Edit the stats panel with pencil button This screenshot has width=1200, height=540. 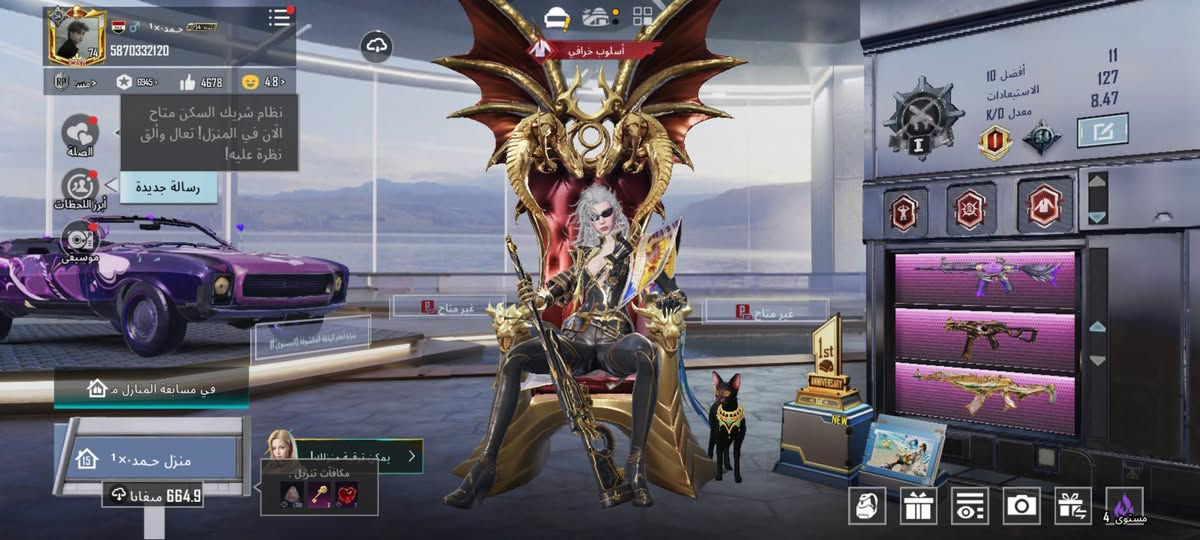point(1102,130)
